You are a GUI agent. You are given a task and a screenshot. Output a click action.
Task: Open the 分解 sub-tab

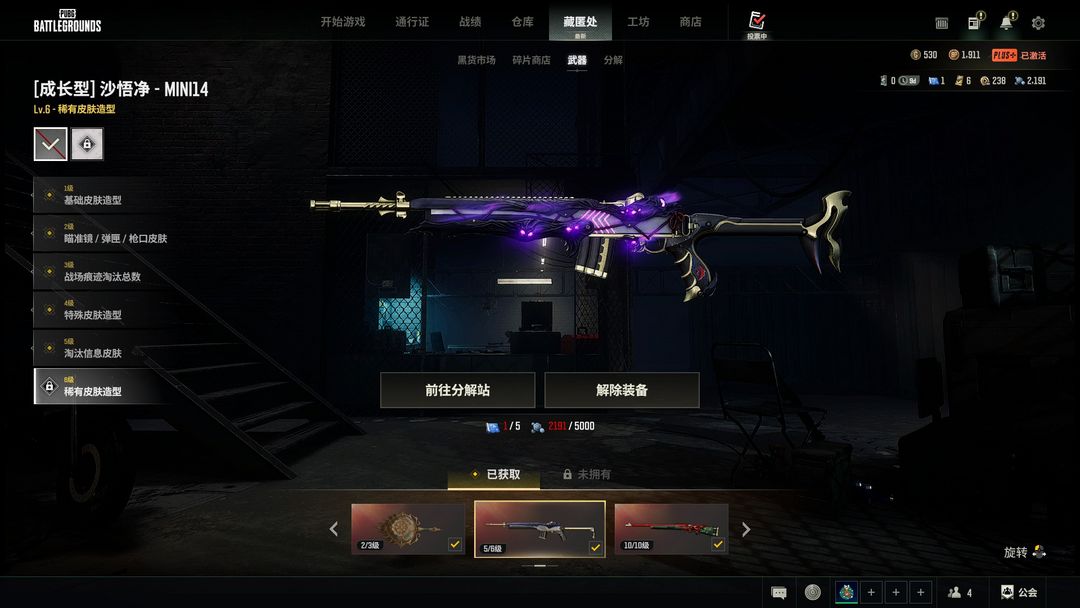tap(613, 60)
